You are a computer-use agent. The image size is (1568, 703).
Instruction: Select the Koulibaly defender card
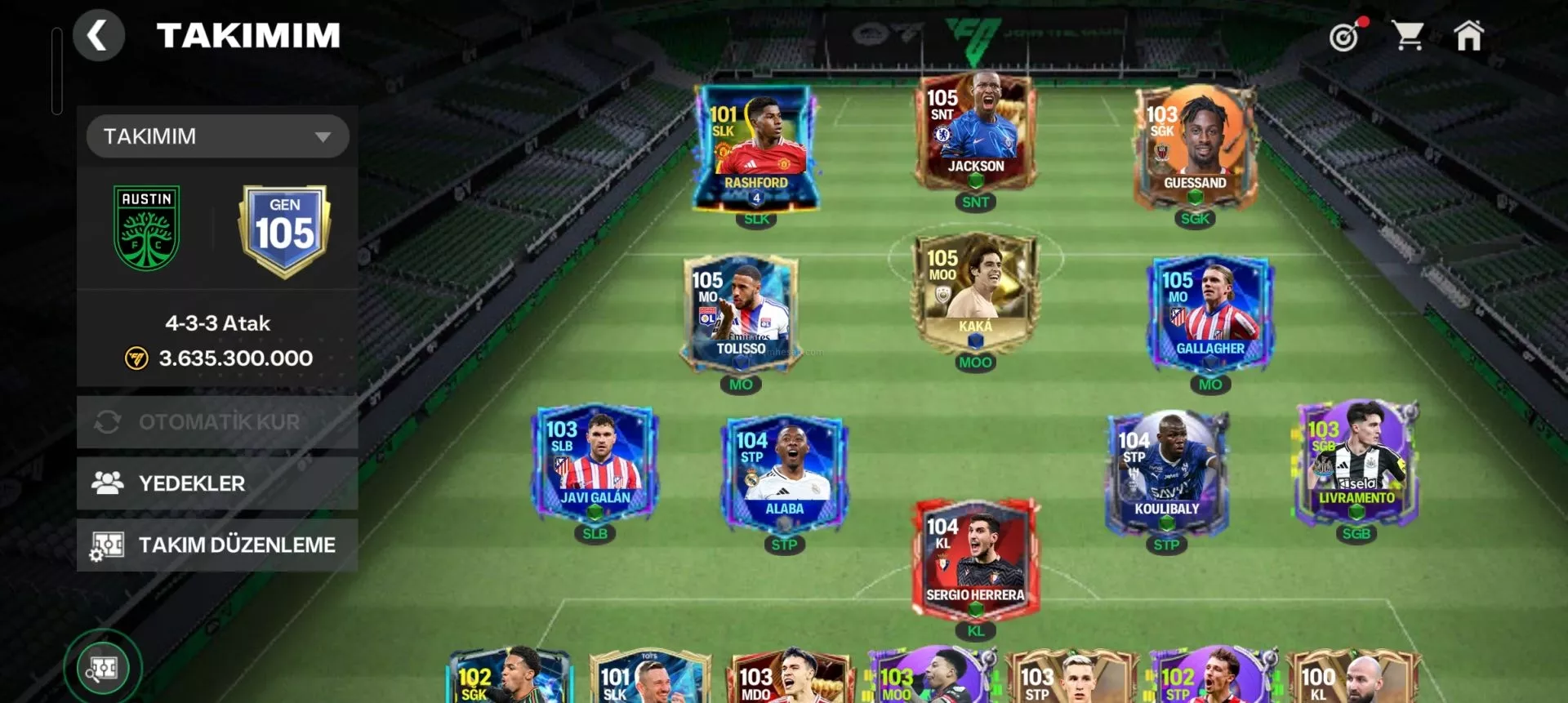(x=1166, y=472)
